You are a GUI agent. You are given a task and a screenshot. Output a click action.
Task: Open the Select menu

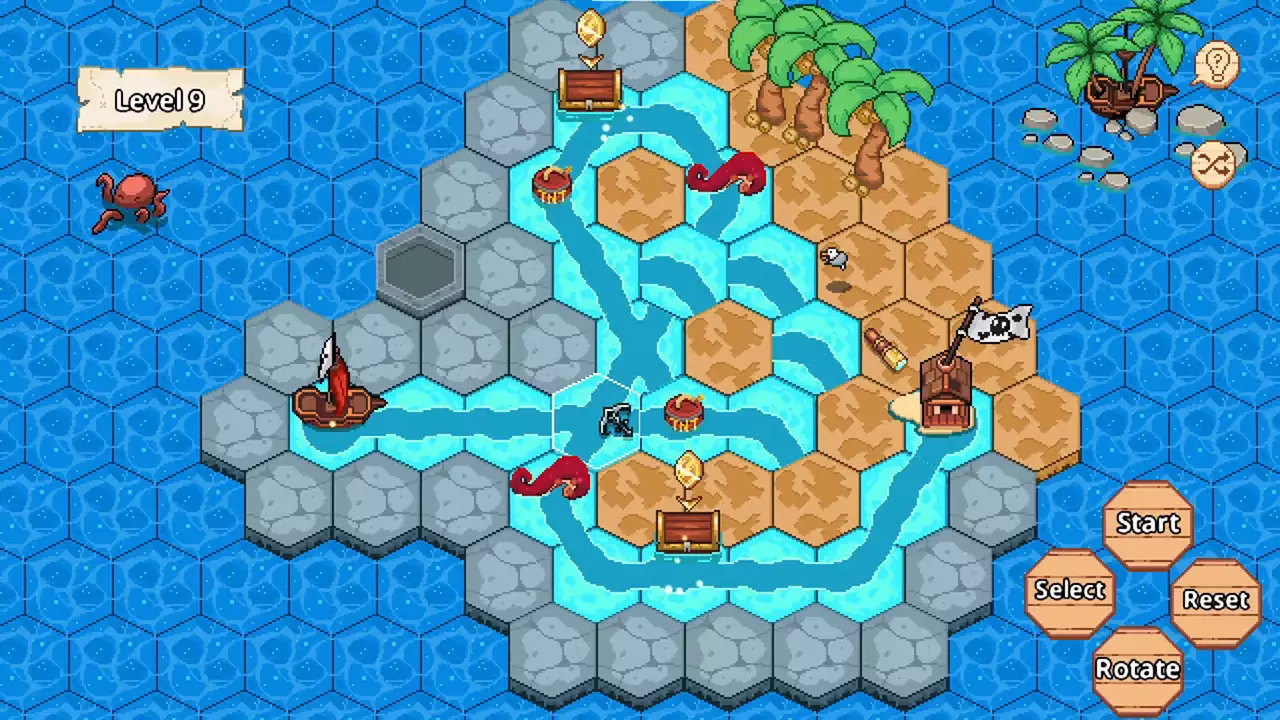click(1069, 590)
